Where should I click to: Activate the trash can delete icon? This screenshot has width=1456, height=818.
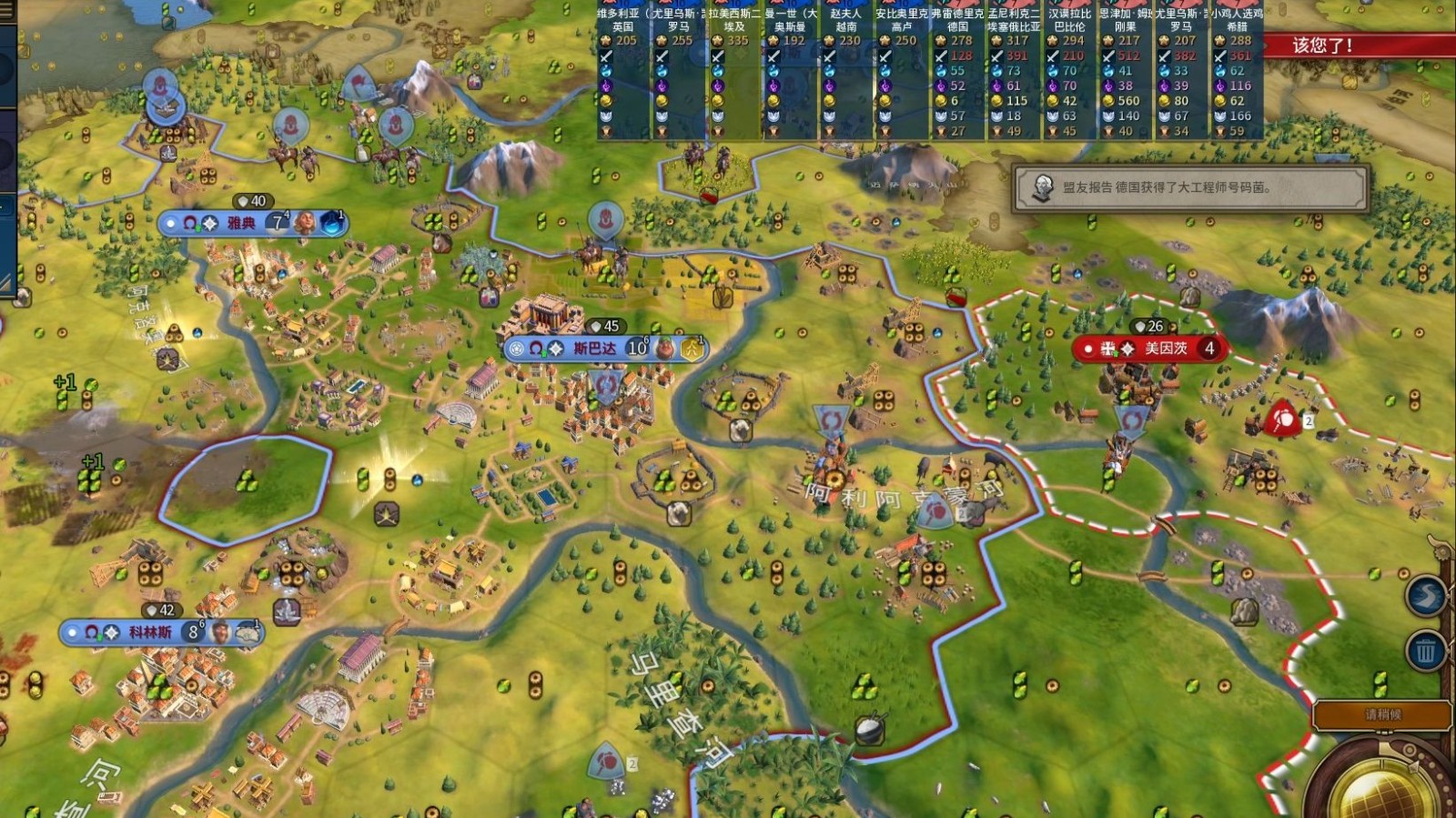[1426, 651]
